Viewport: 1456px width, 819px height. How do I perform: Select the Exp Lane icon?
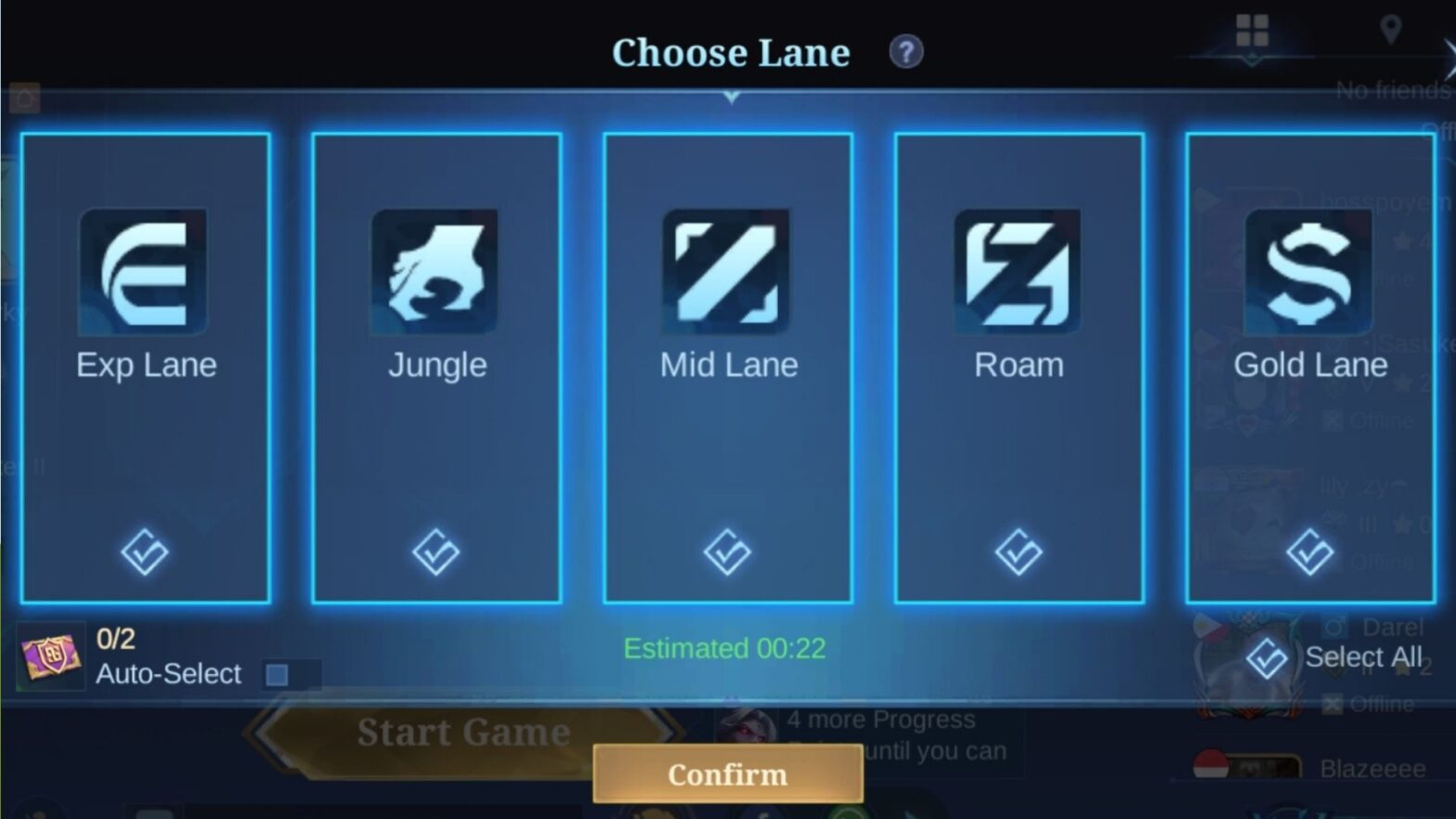pyautogui.click(x=145, y=272)
